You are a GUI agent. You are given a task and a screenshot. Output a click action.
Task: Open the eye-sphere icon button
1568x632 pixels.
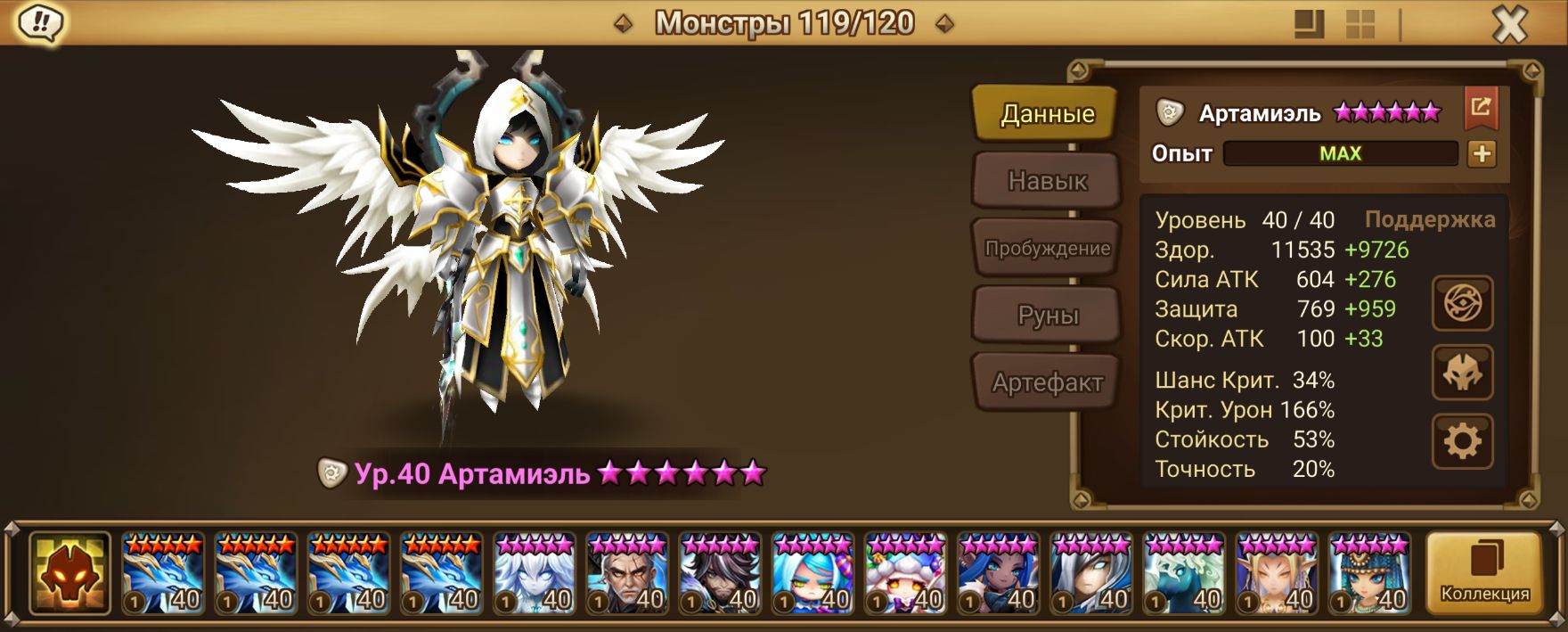pos(1462,305)
